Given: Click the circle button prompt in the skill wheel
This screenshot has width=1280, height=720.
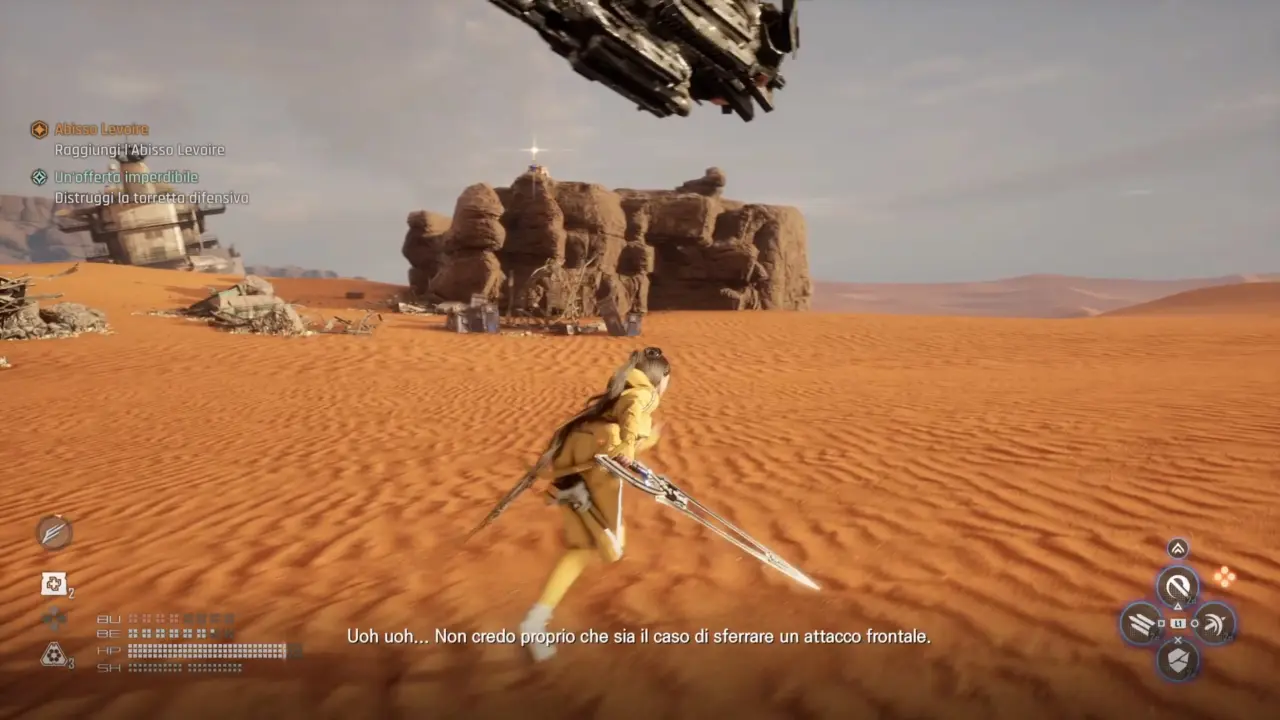Looking at the screenshot, I should point(1195,623).
